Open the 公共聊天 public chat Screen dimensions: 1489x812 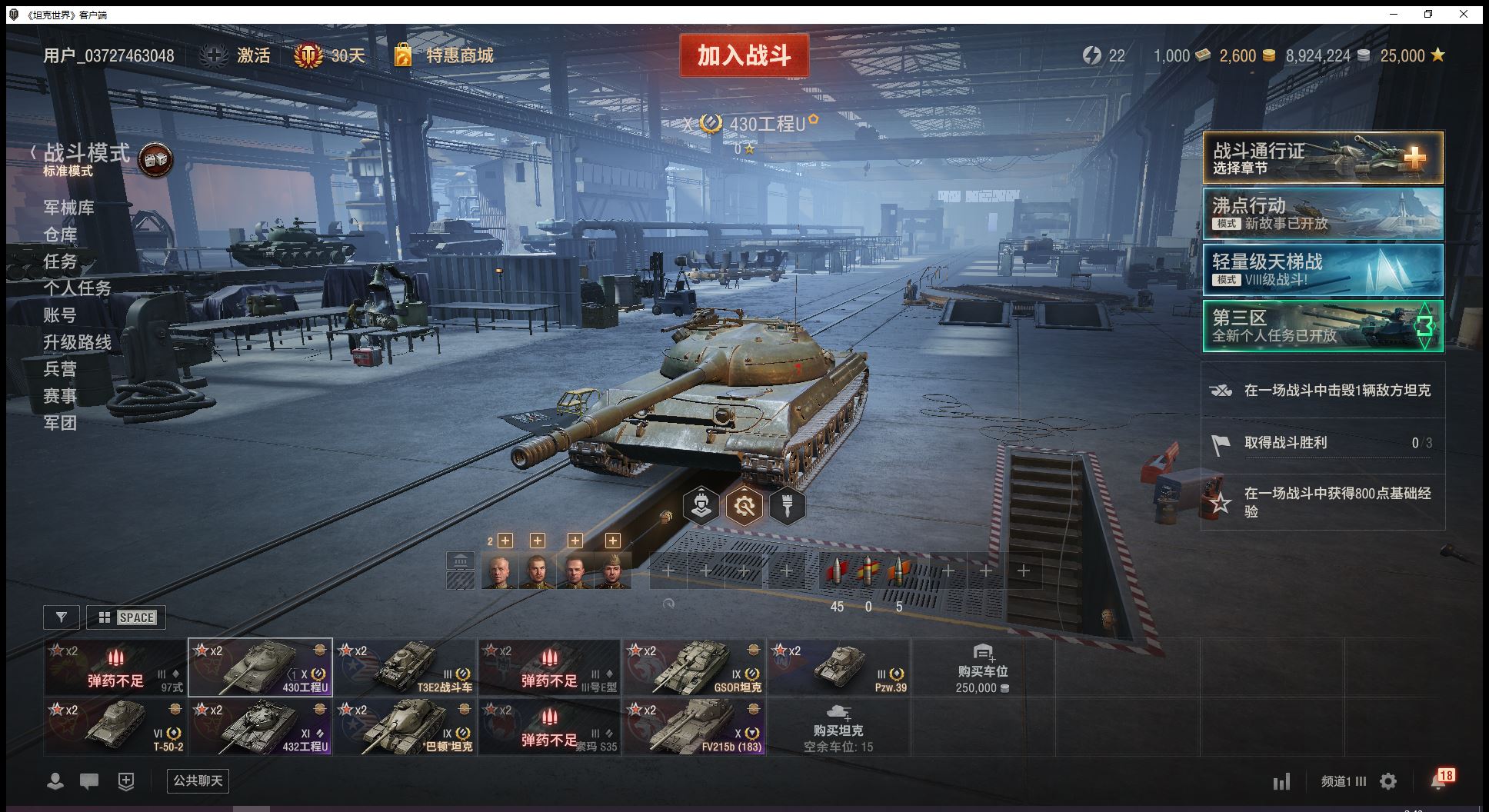click(198, 781)
